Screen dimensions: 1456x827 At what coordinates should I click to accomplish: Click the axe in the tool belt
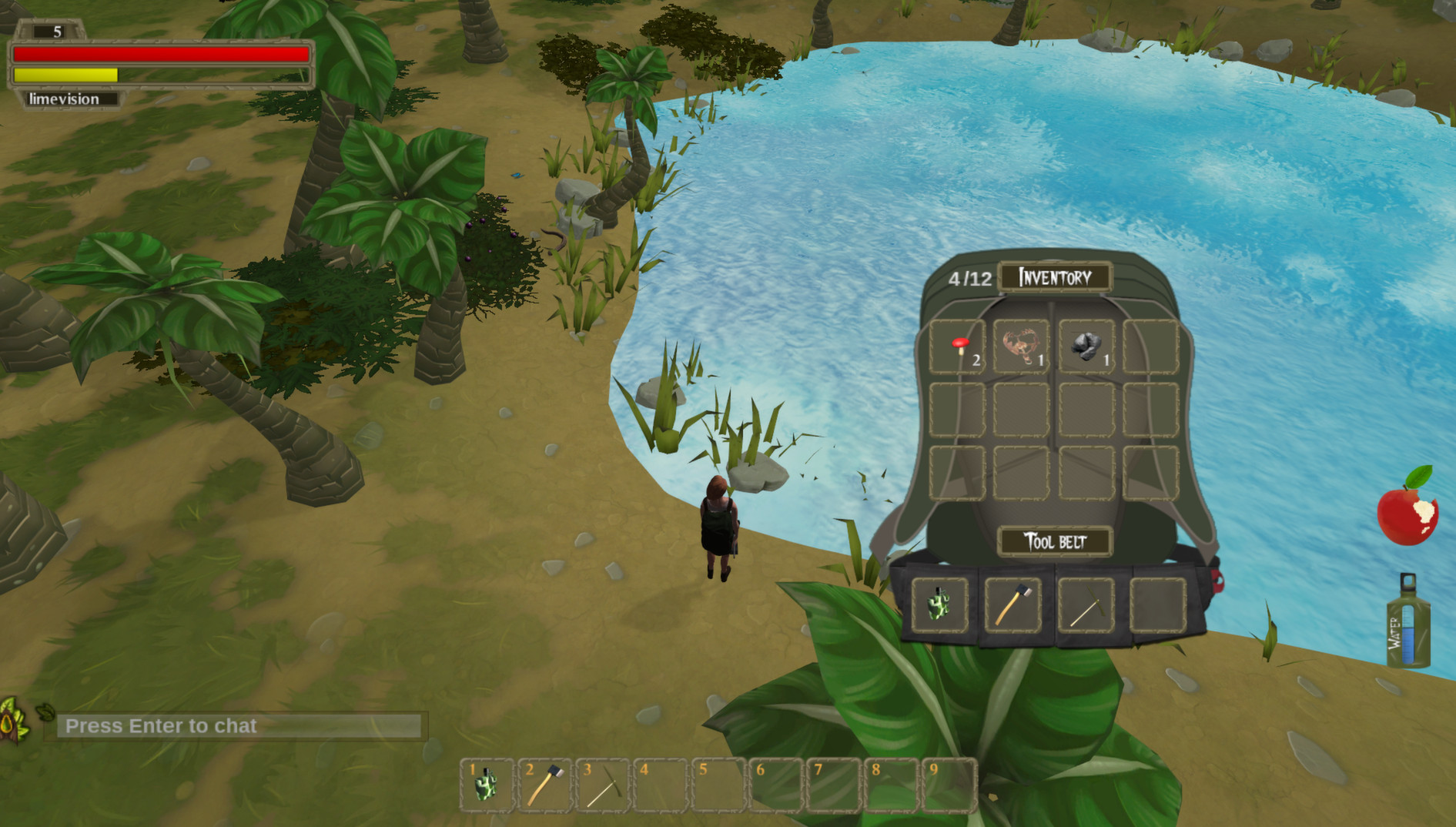pos(1013,605)
